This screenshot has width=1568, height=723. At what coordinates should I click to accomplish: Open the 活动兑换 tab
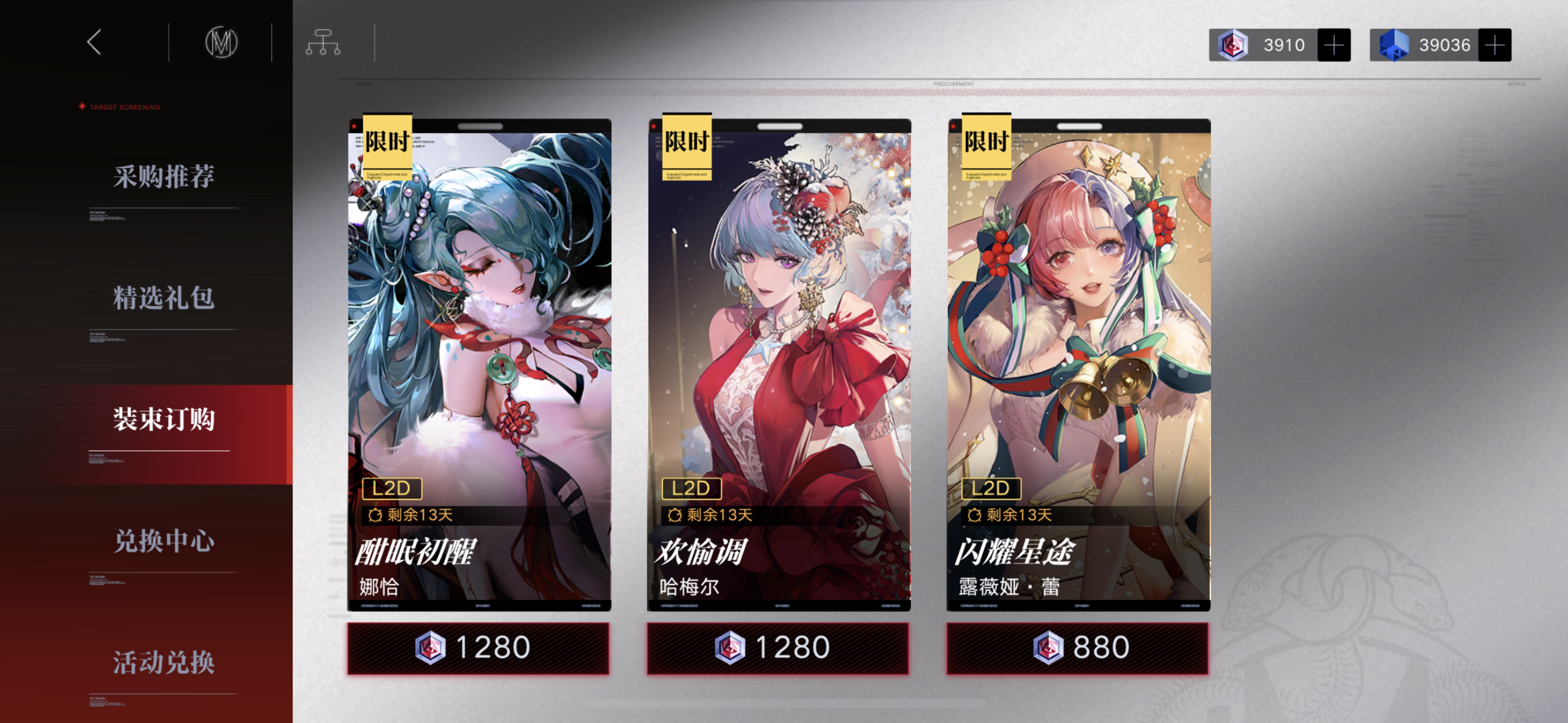163,663
